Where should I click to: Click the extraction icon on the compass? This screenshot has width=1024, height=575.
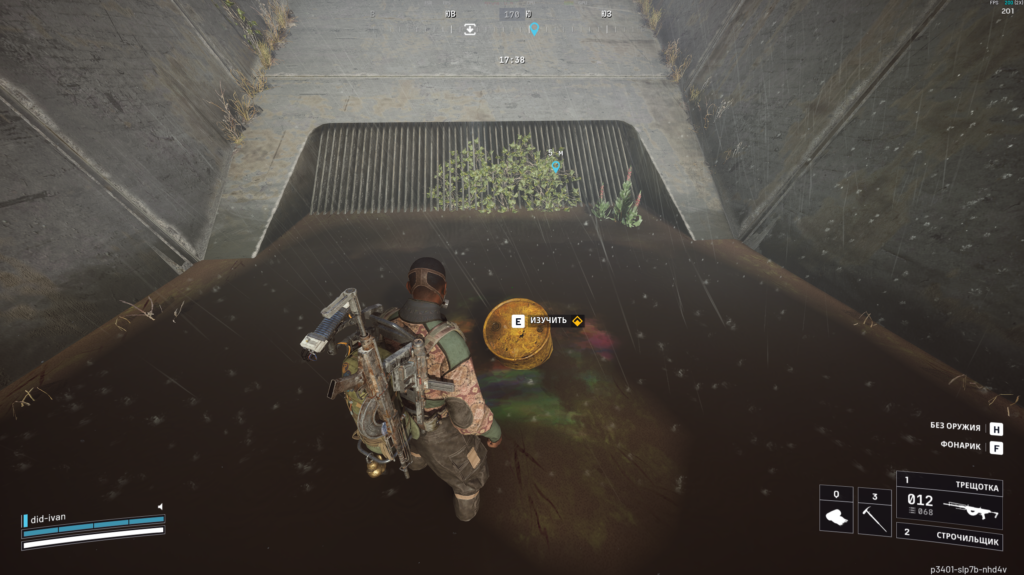click(470, 29)
